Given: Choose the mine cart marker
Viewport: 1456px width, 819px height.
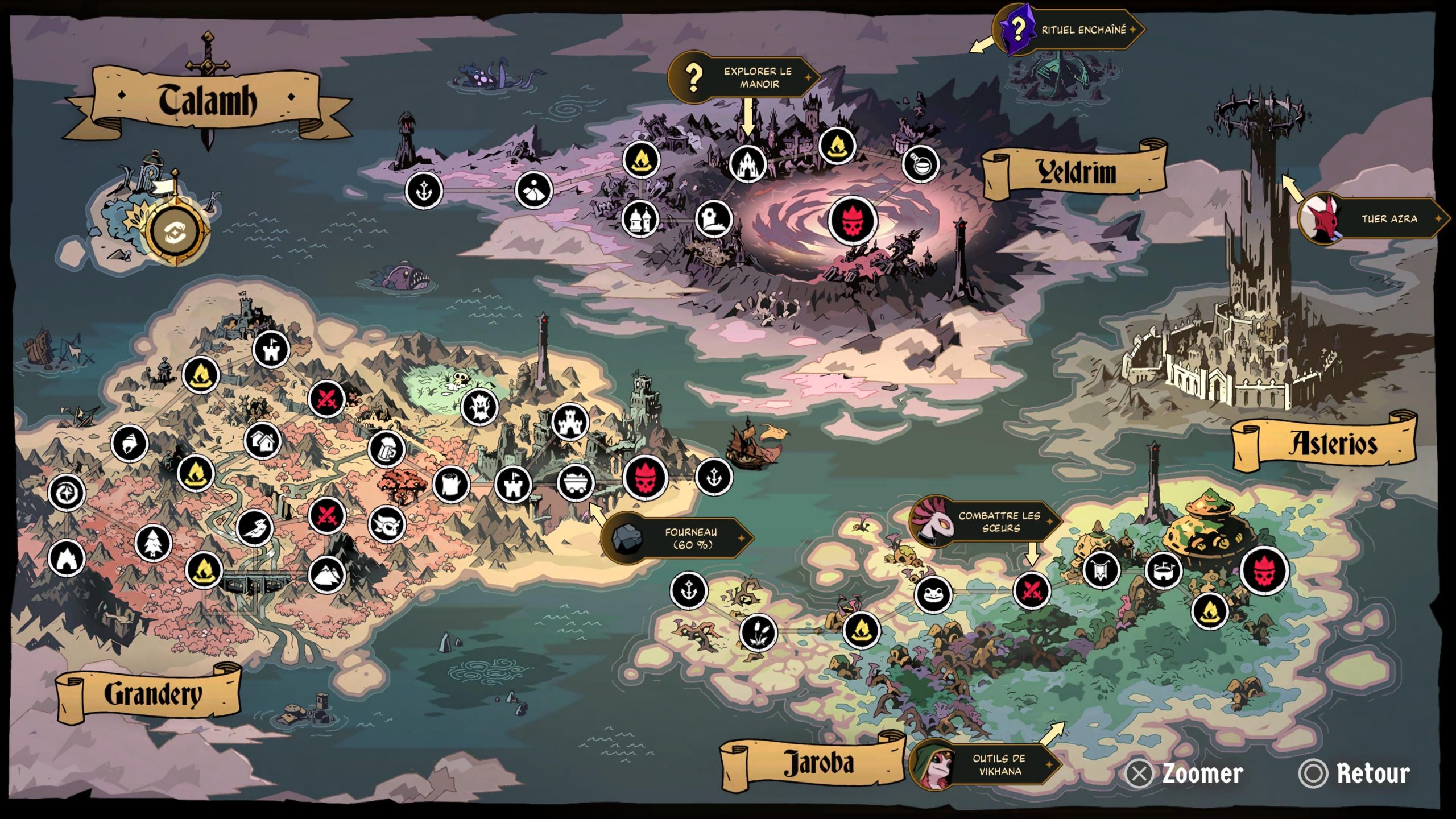Looking at the screenshot, I should 576,483.
